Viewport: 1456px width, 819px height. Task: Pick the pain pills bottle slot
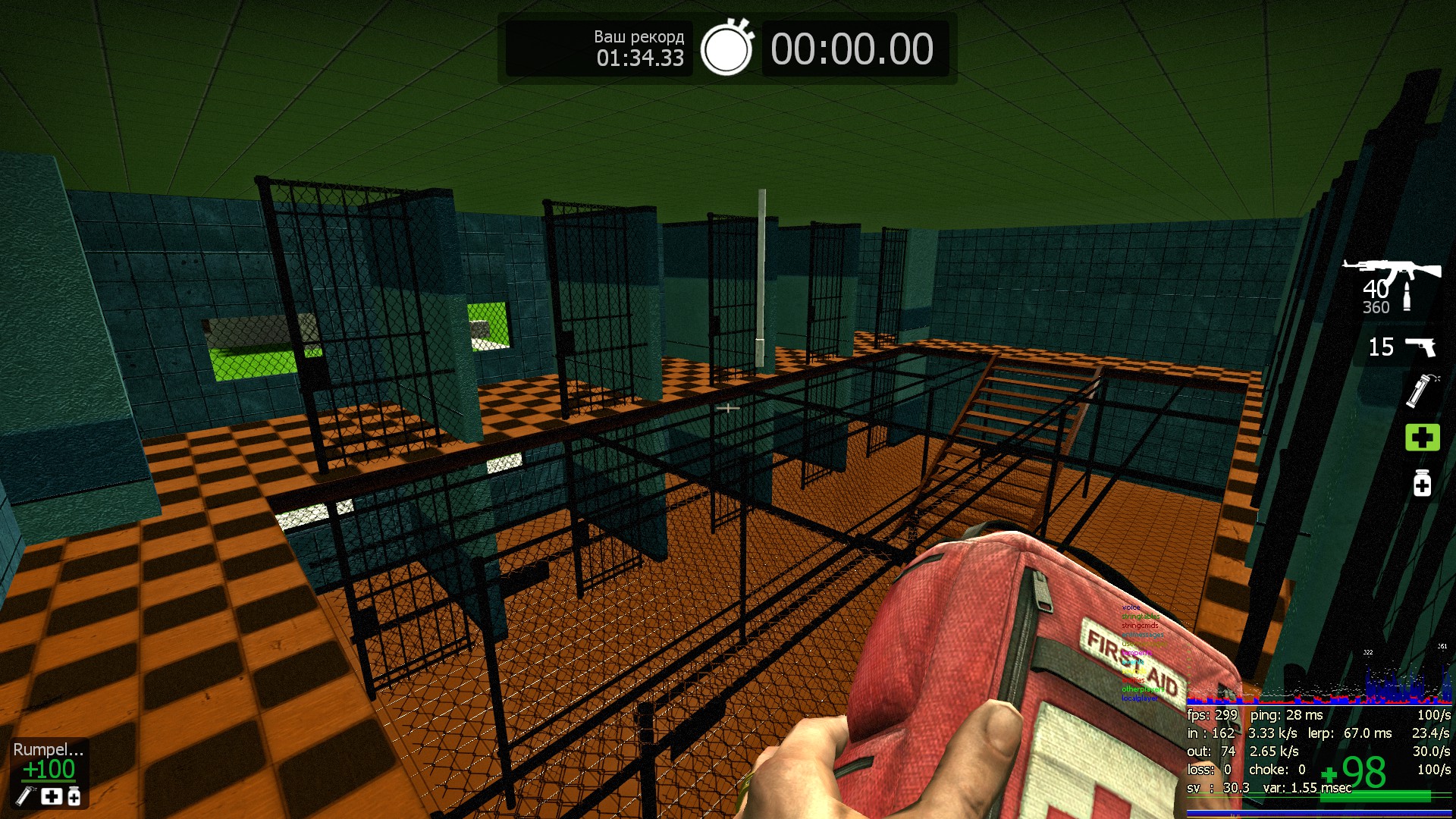1422,483
